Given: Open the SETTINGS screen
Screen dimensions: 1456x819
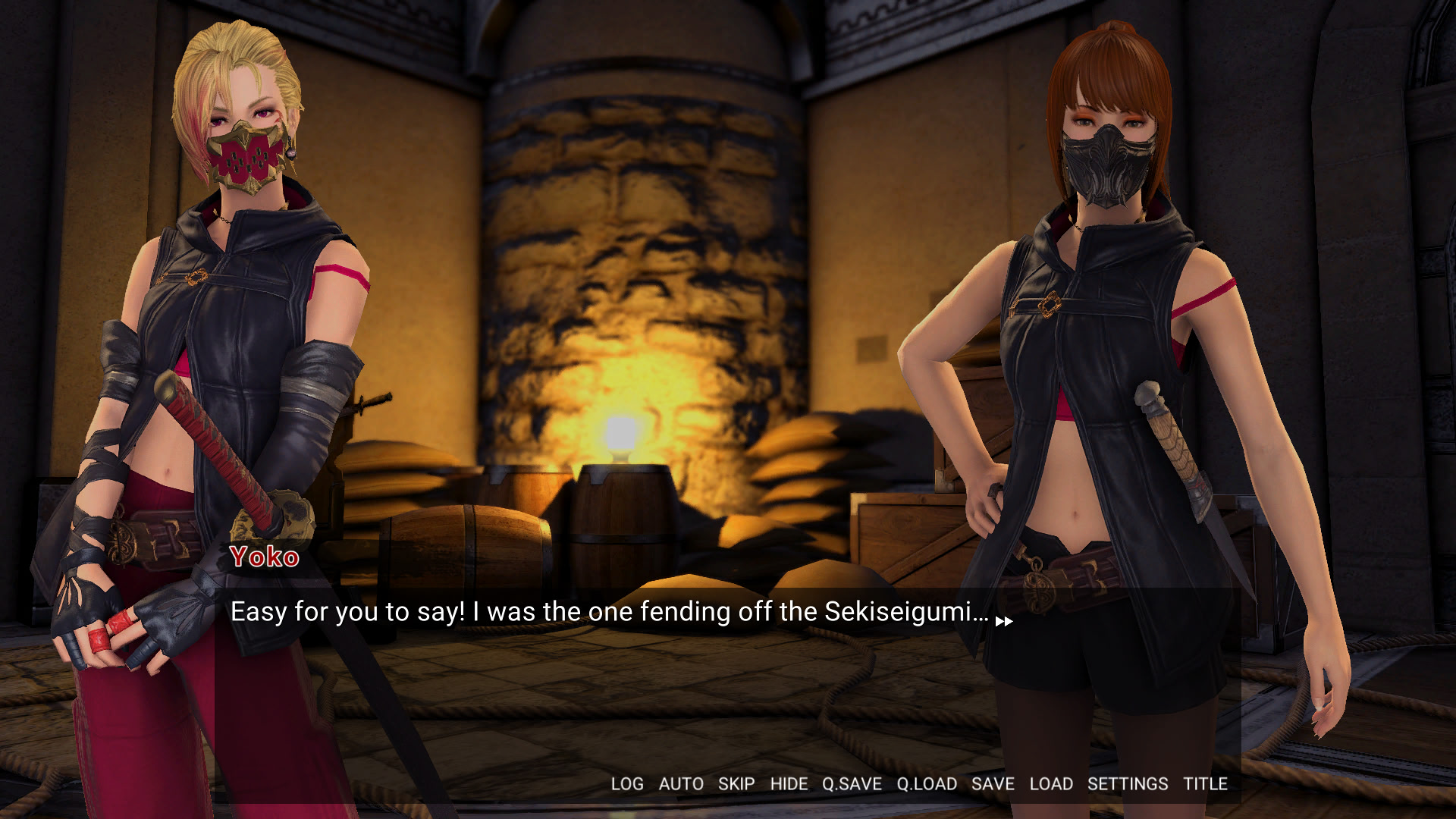Looking at the screenshot, I should (x=1128, y=784).
